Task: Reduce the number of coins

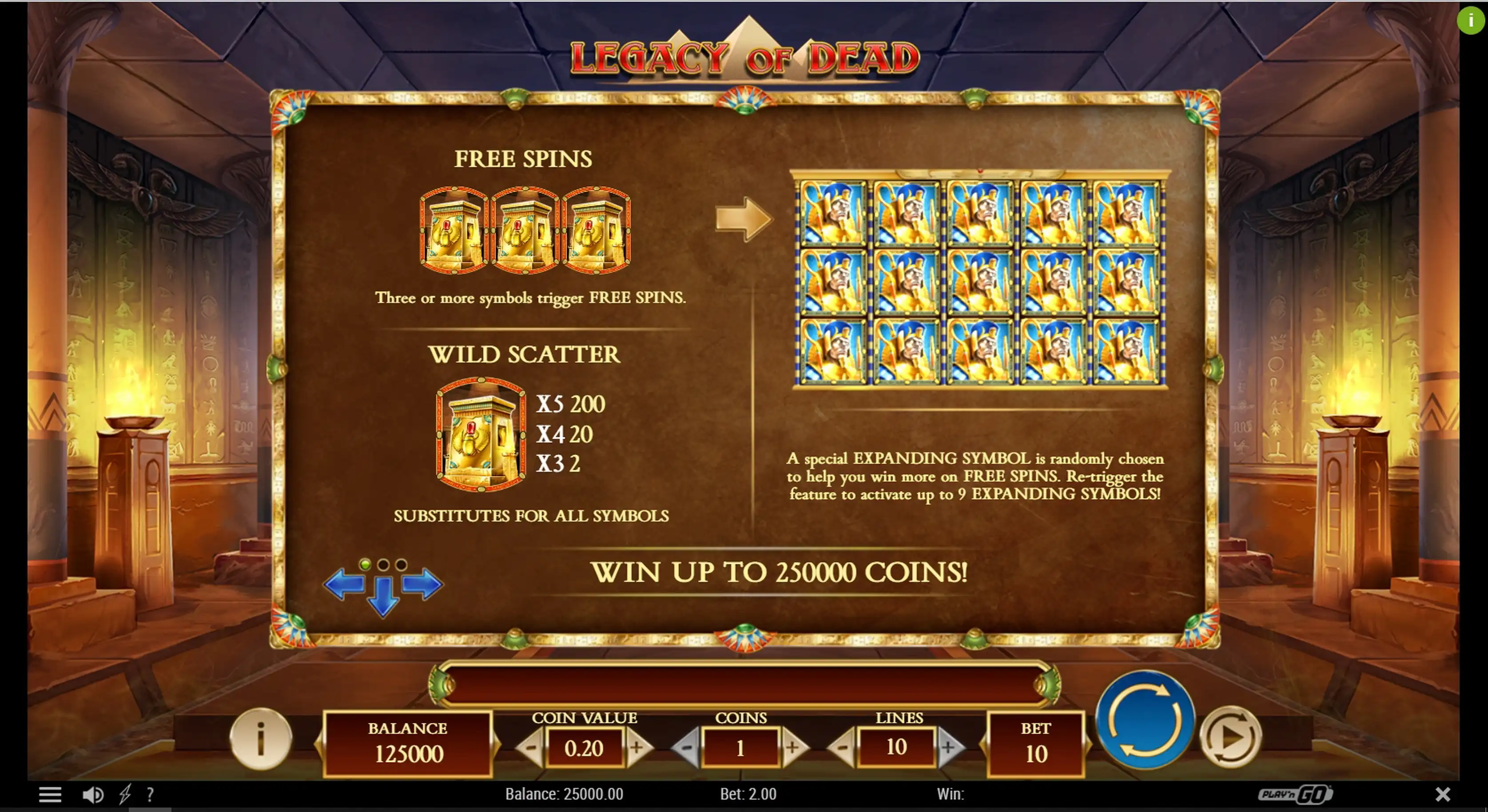Action: (x=686, y=748)
